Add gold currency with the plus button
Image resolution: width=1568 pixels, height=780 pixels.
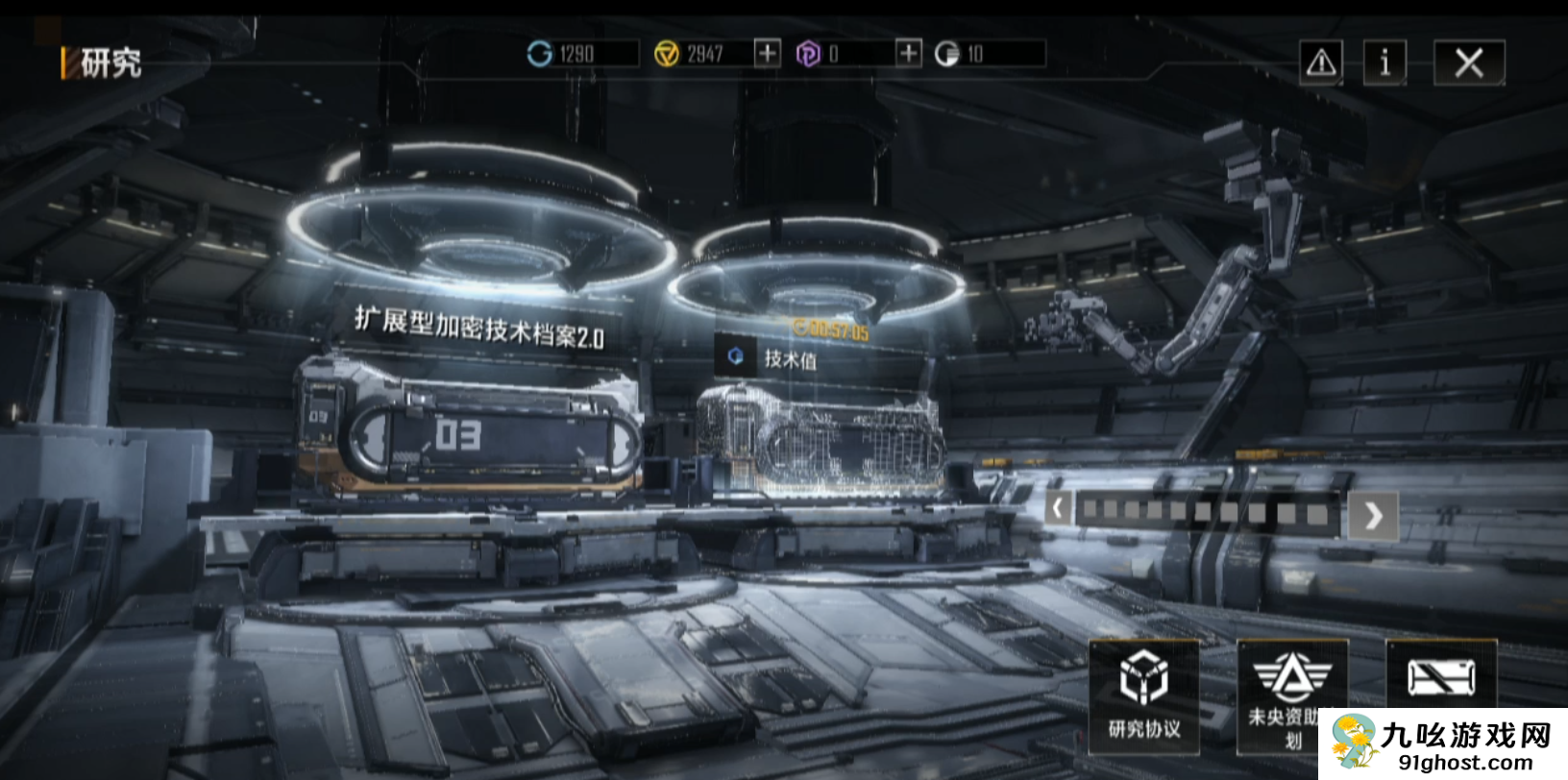(767, 53)
